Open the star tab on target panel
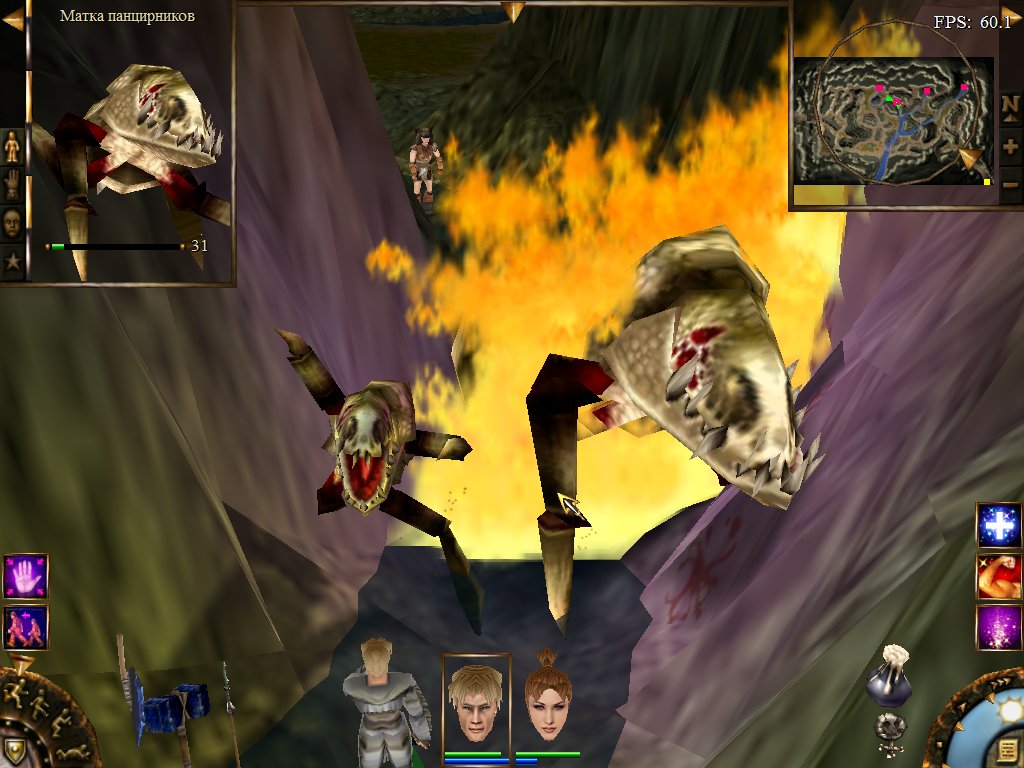Image resolution: width=1024 pixels, height=768 pixels. [12, 262]
